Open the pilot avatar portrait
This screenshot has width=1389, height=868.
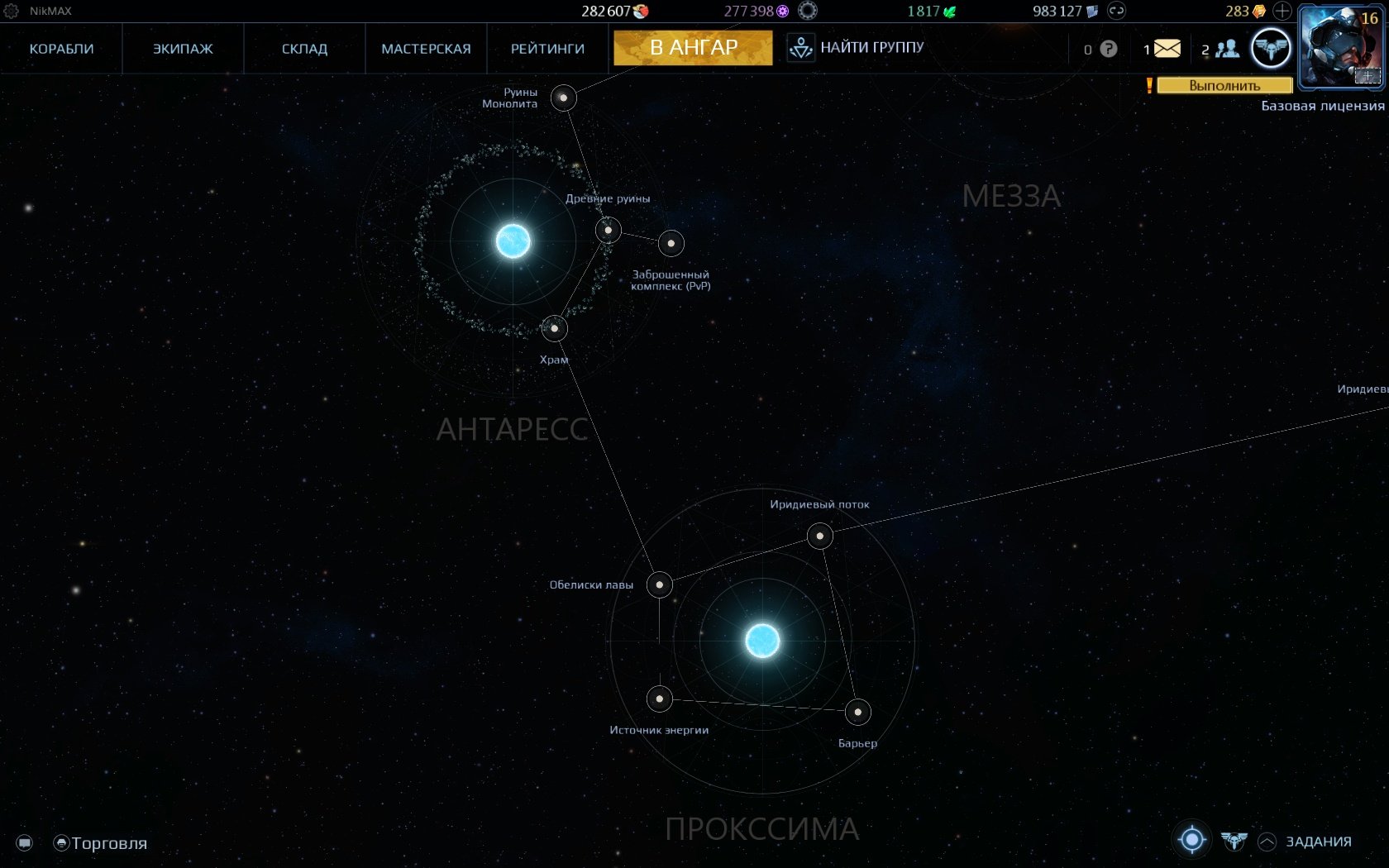tap(1341, 46)
